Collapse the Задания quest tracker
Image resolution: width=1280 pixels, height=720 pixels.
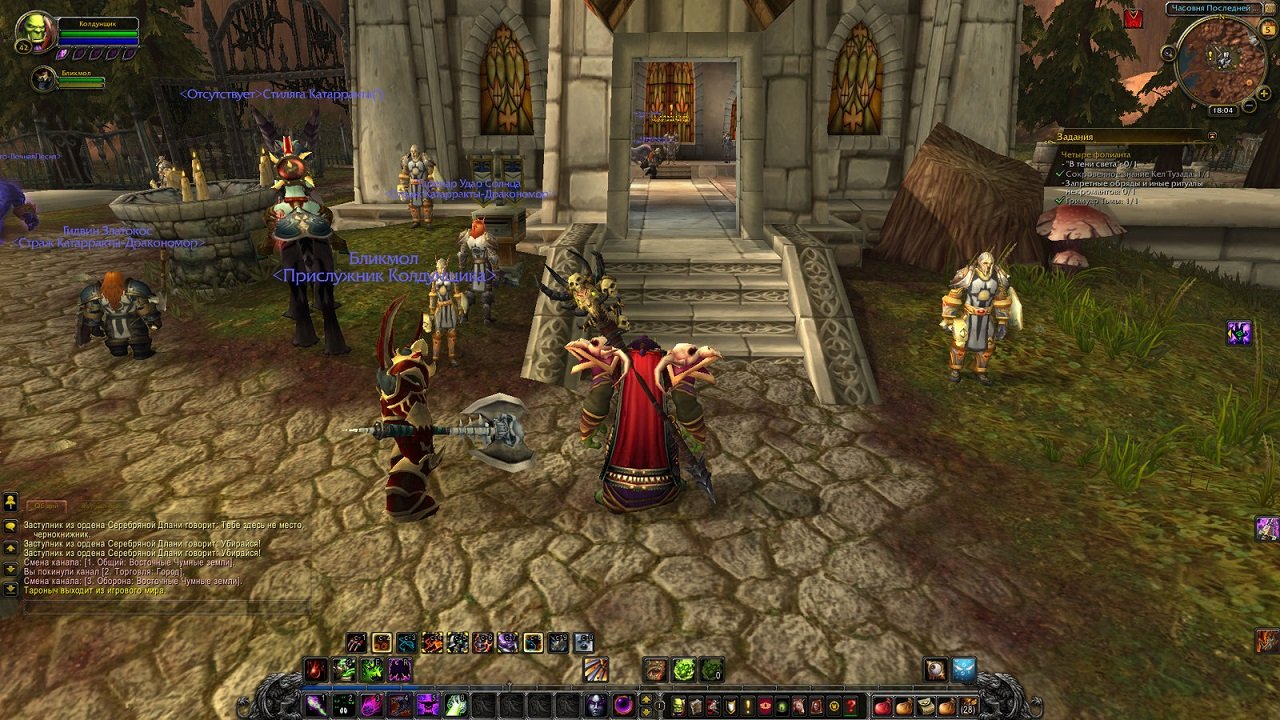[1212, 136]
